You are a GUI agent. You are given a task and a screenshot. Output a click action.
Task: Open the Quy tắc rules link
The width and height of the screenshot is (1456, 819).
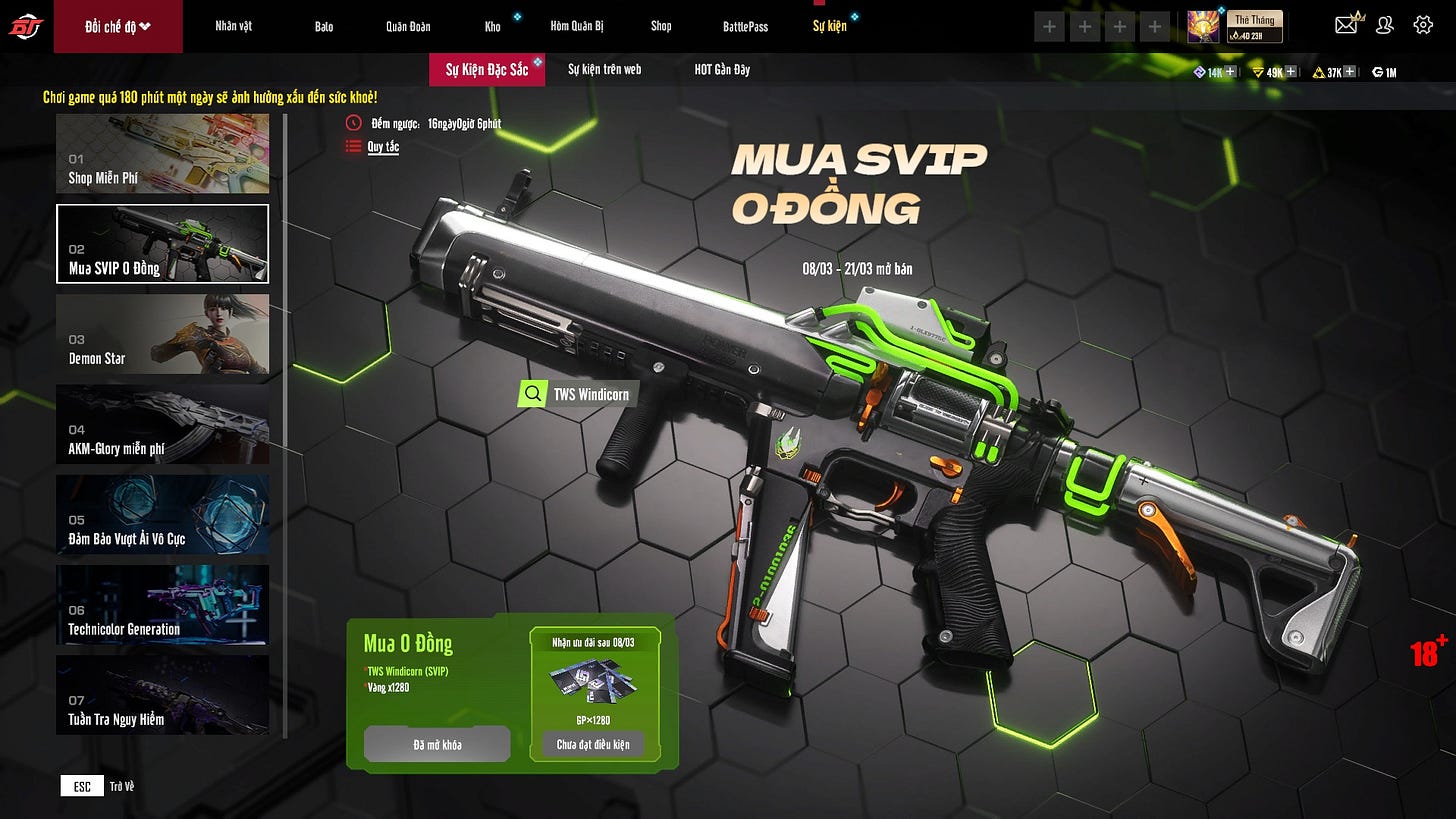(383, 147)
